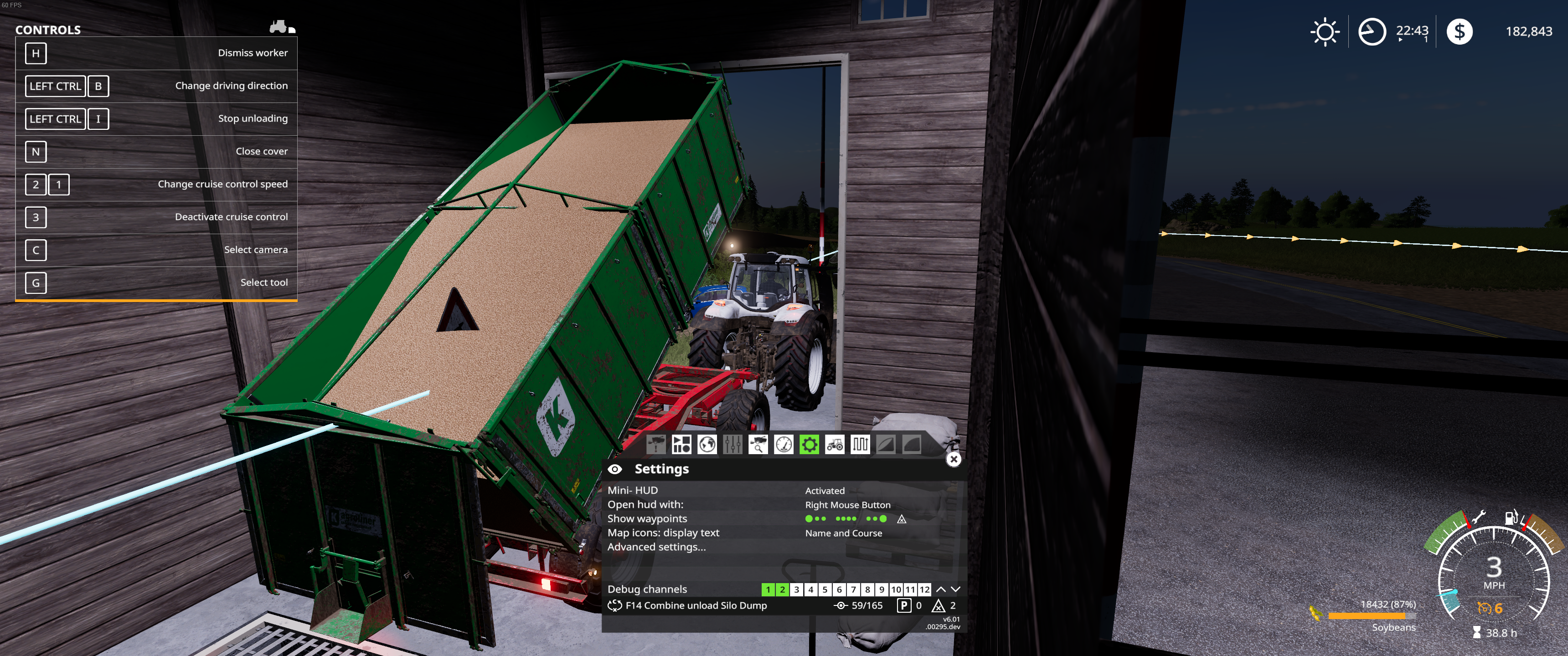Select the green gear settings tab

point(809,445)
